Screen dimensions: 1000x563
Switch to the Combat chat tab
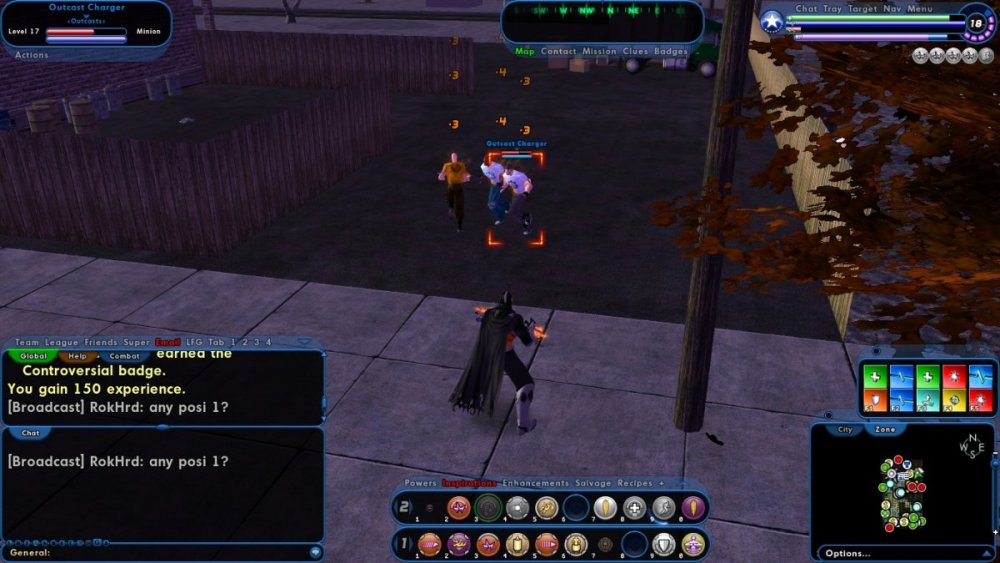click(124, 356)
